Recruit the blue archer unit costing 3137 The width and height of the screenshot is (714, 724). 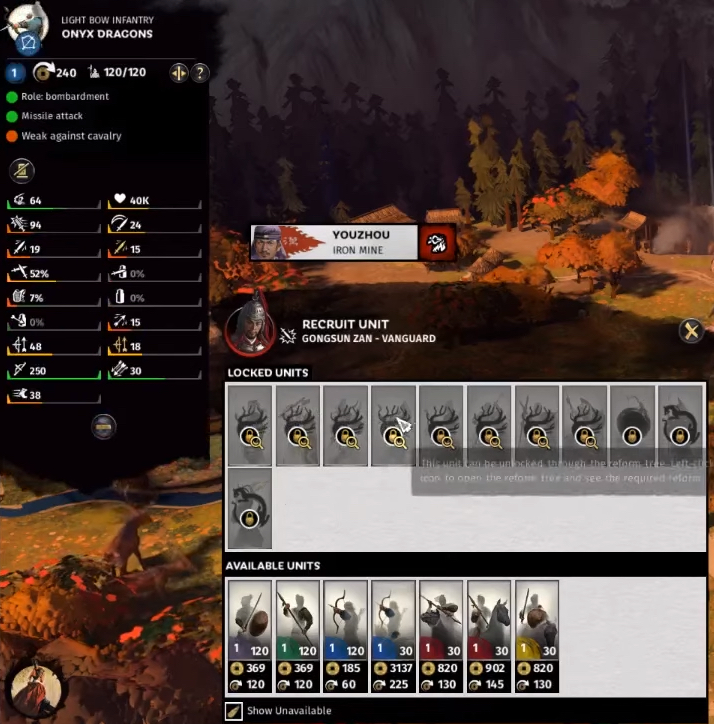pos(393,636)
